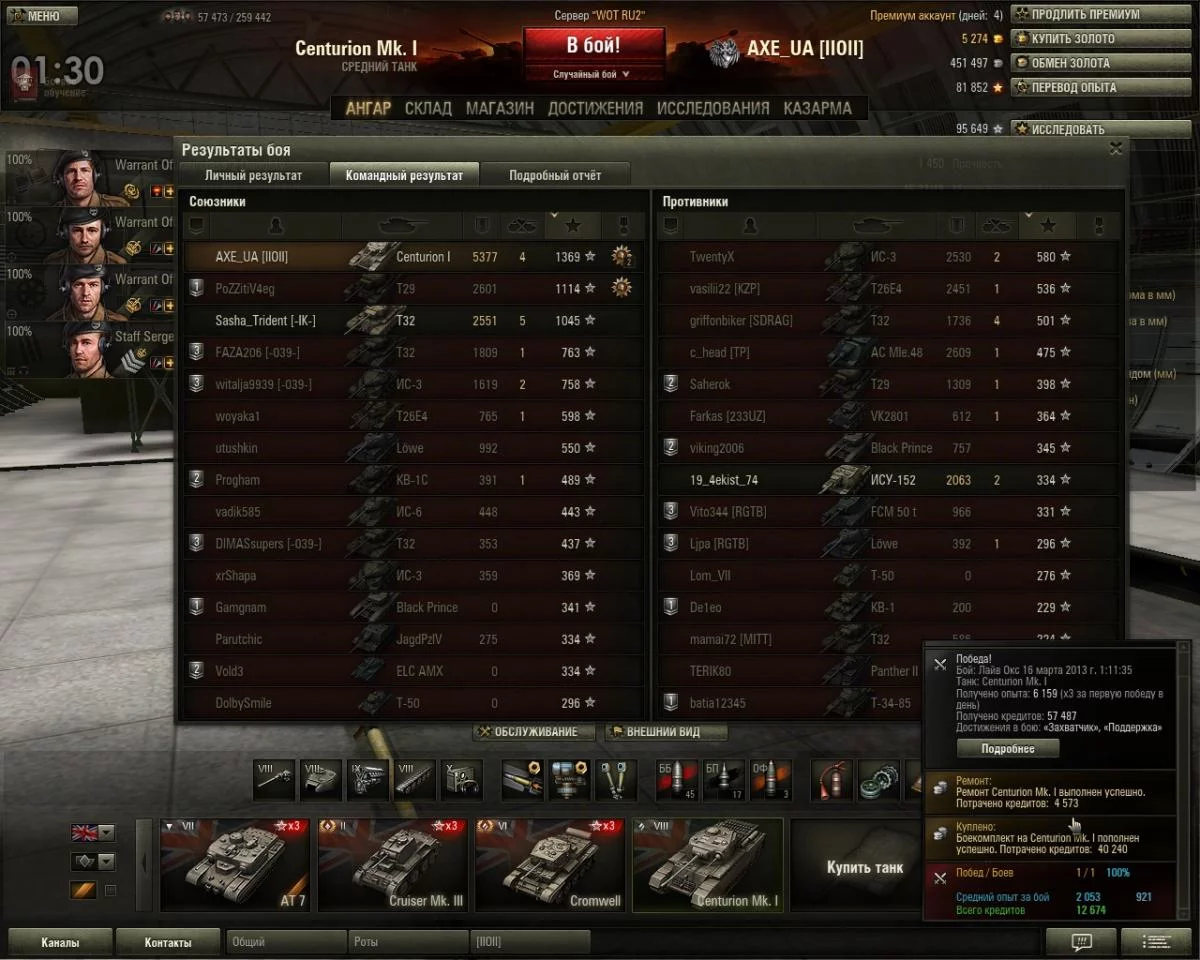Open Достижения in the top menu
1200x960 pixels.
[595, 108]
